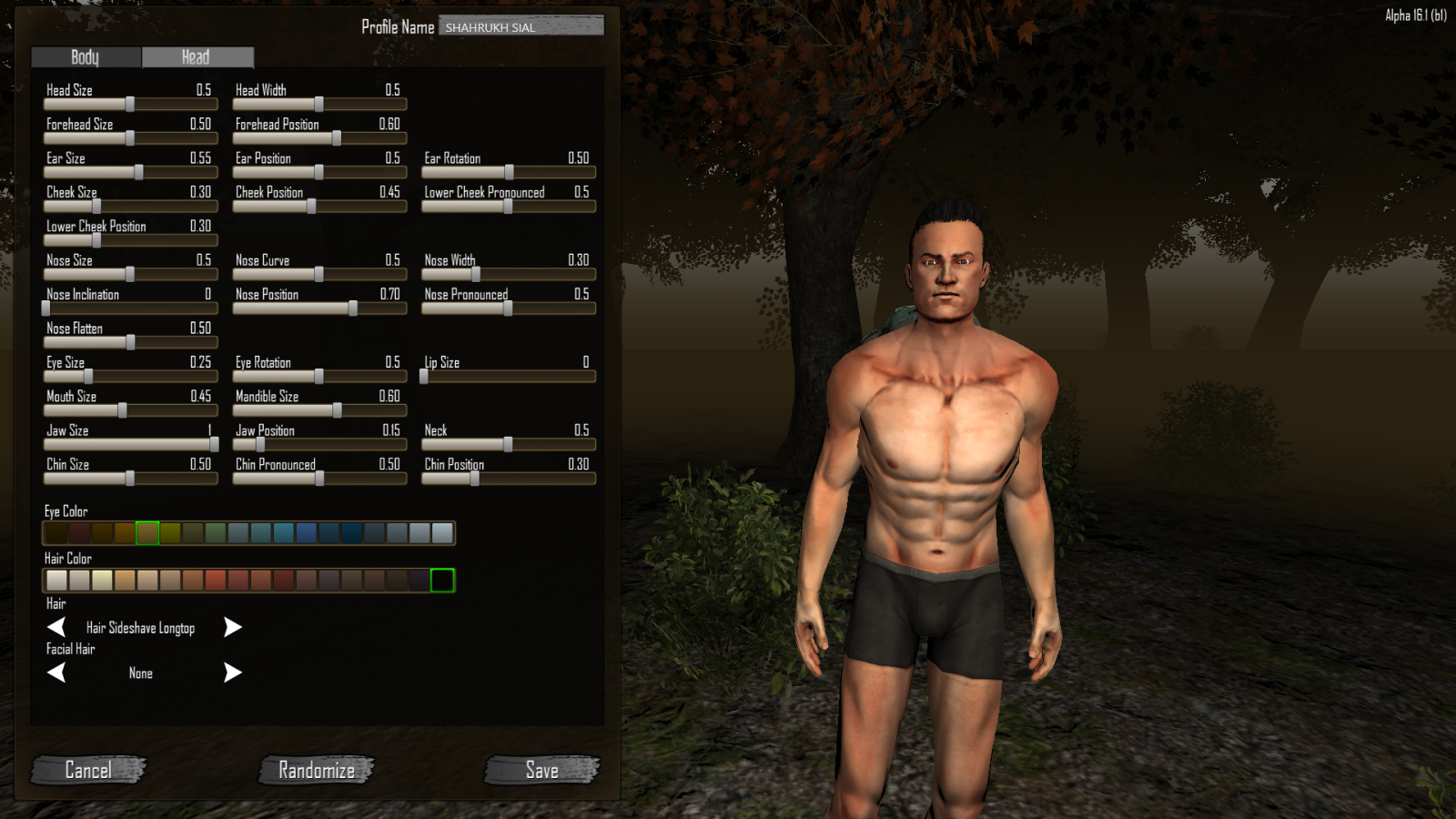This screenshot has height=819, width=1456.
Task: Click the left arrow beside Hair Sideshave Longtop
Action: [57, 627]
